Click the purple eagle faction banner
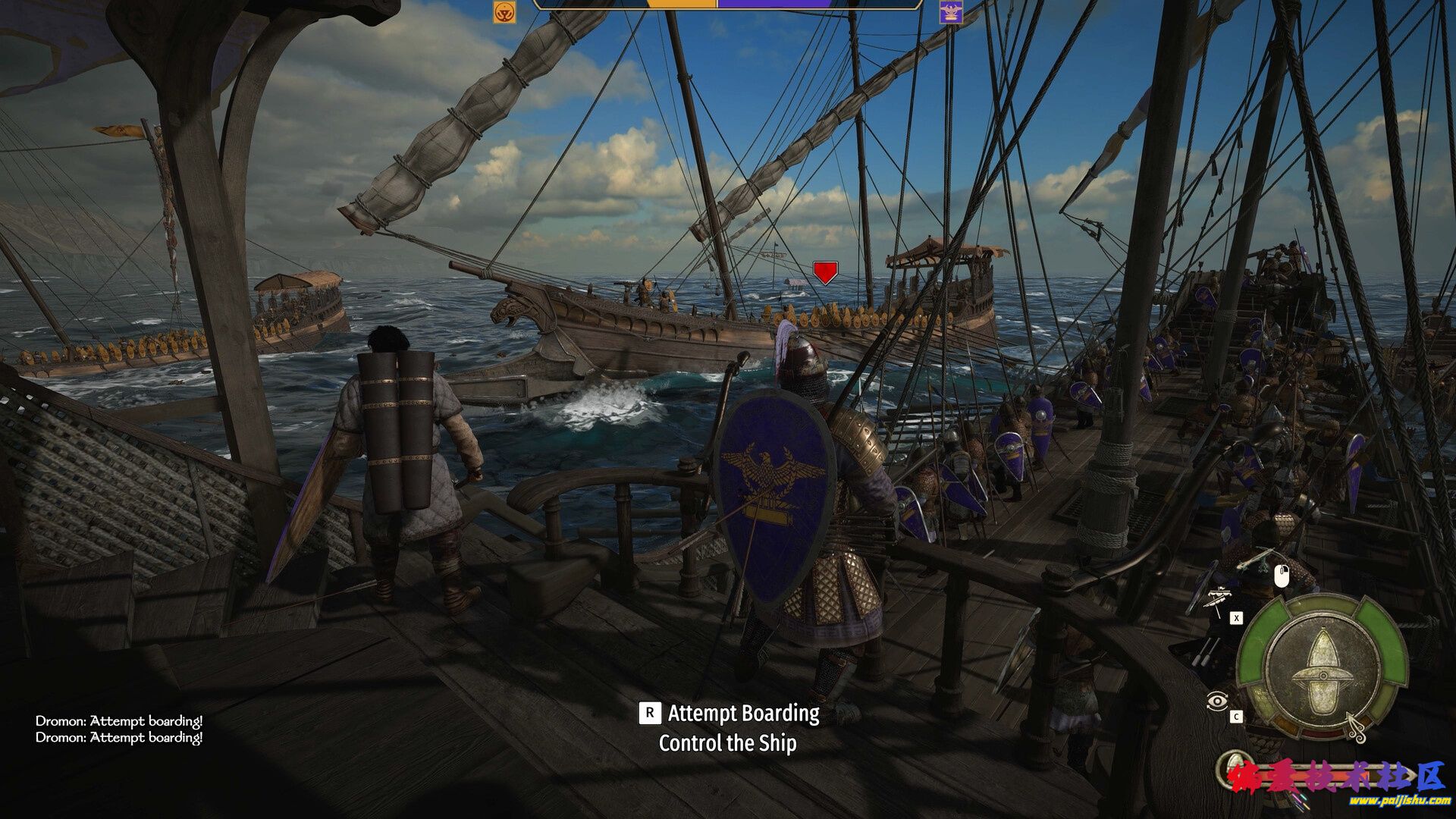The image size is (1456, 819). 950,12
